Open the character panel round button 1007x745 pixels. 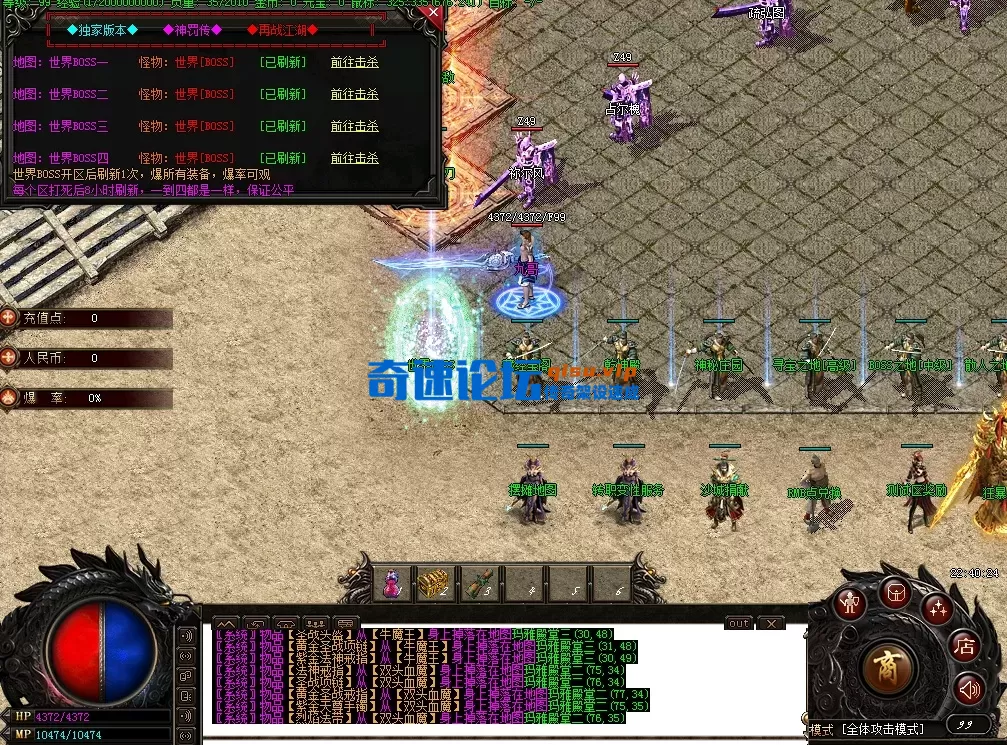point(851,603)
